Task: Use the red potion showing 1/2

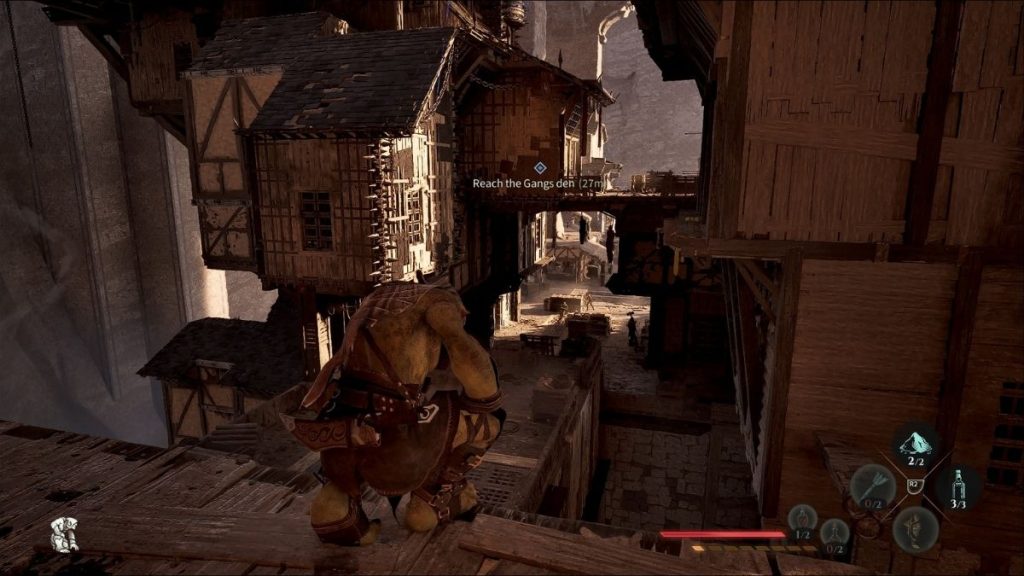Action: click(x=802, y=520)
